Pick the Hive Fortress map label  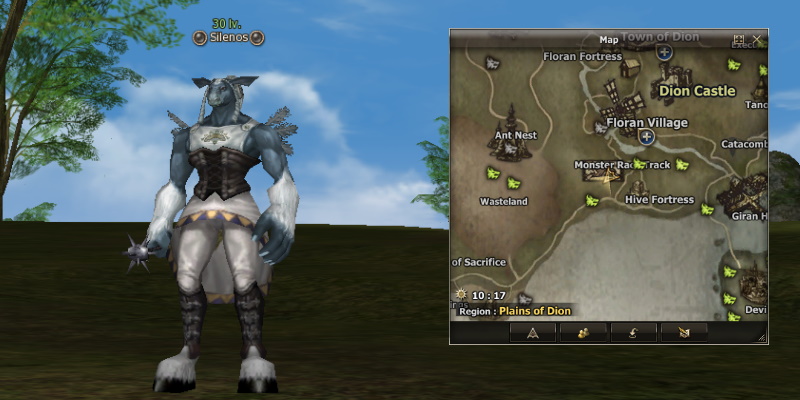pyautogui.click(x=658, y=200)
